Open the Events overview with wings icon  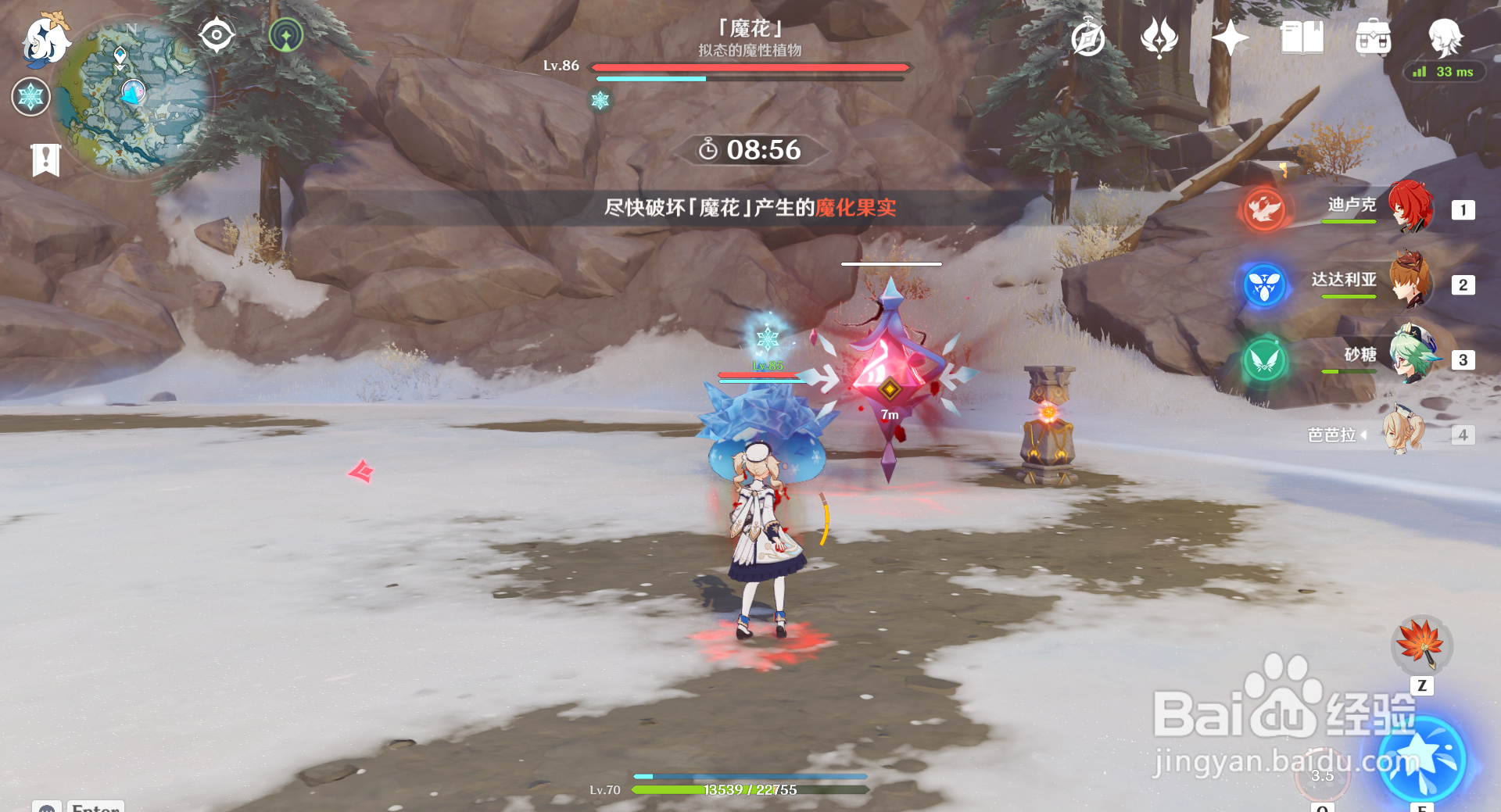pyautogui.click(x=1159, y=35)
